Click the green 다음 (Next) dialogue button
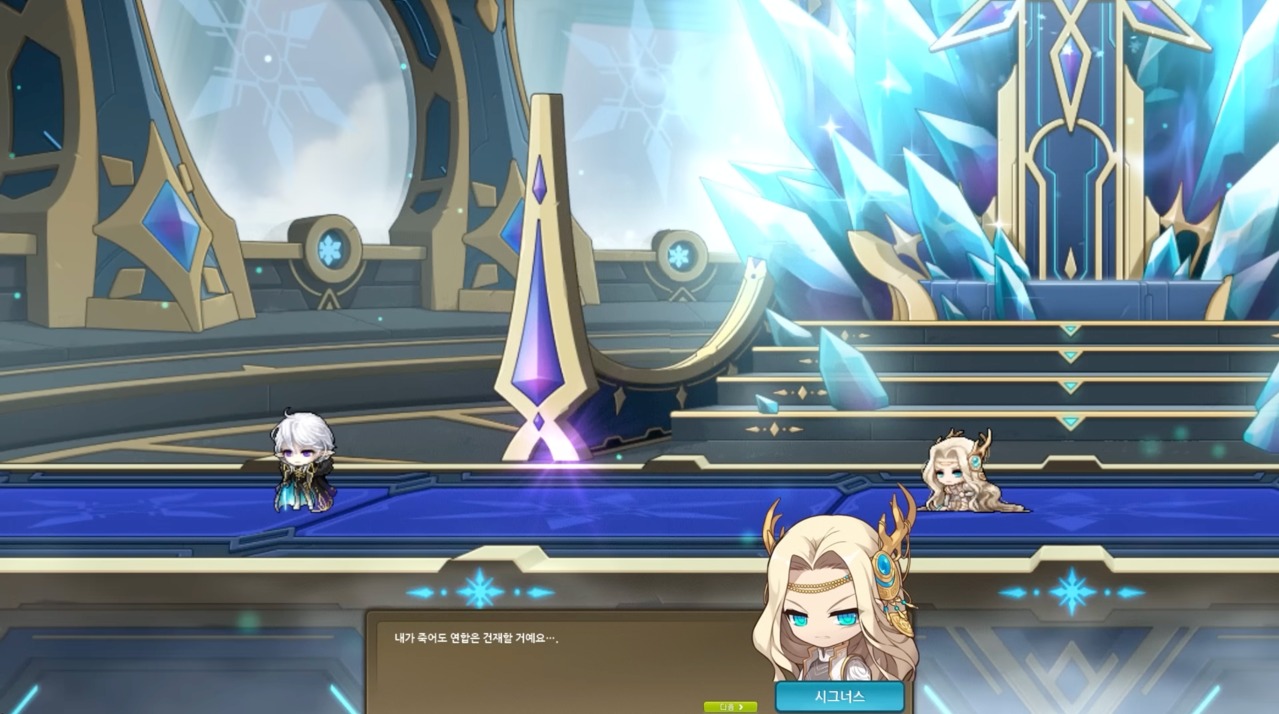Image resolution: width=1279 pixels, height=714 pixels. click(x=730, y=707)
